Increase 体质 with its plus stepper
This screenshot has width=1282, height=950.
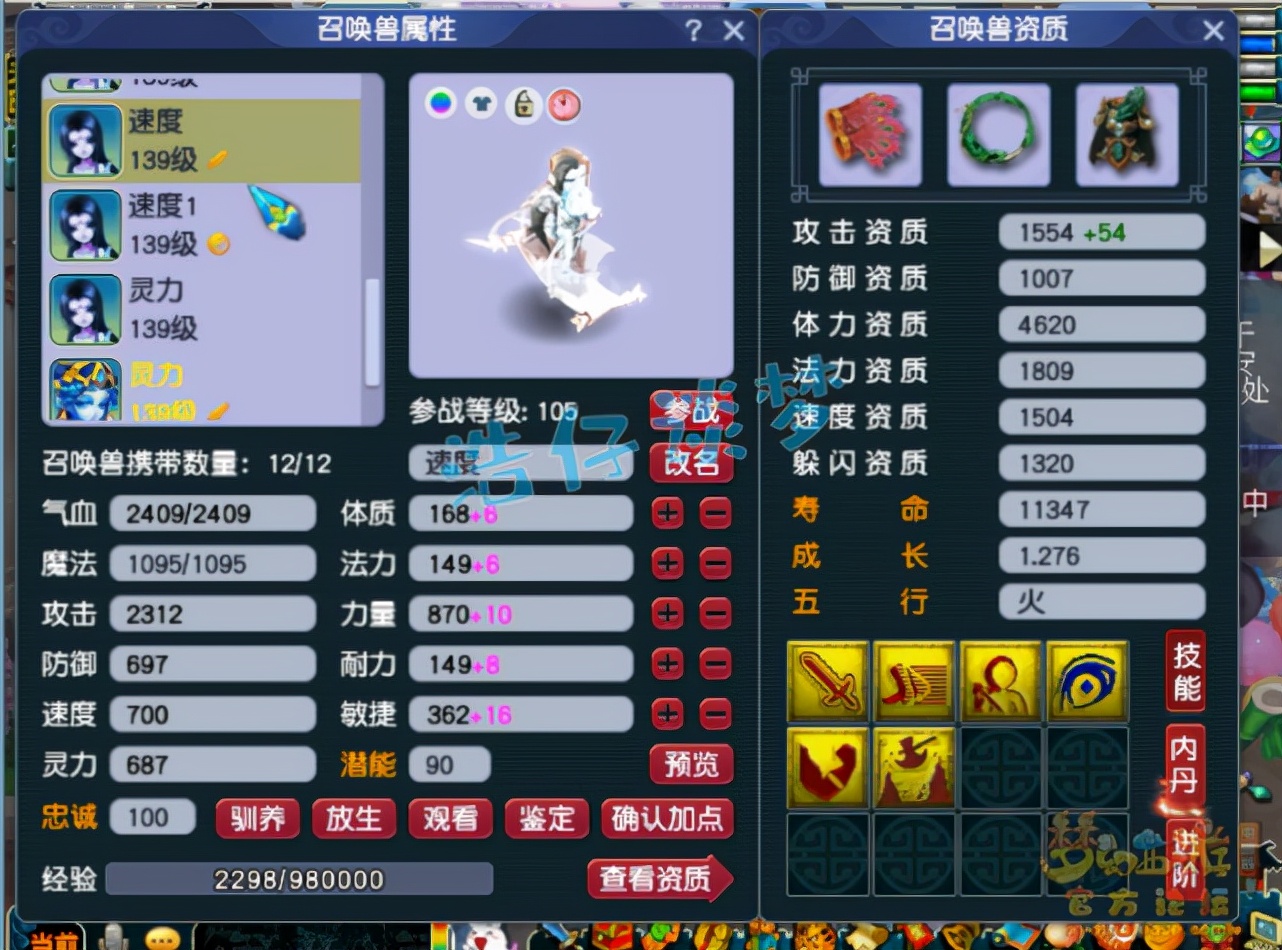point(668,513)
